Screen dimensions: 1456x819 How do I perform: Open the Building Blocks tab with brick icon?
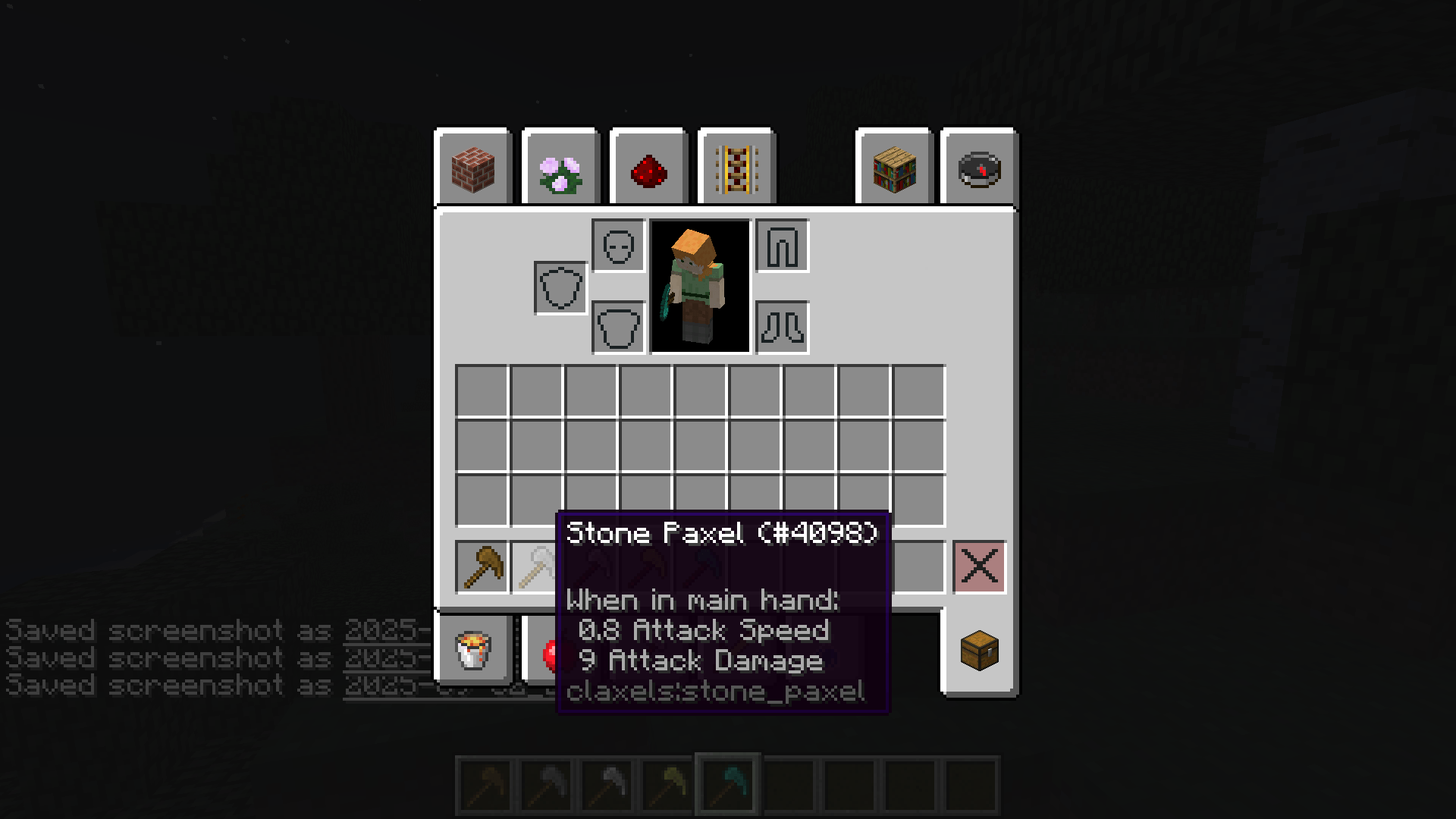[x=473, y=168]
